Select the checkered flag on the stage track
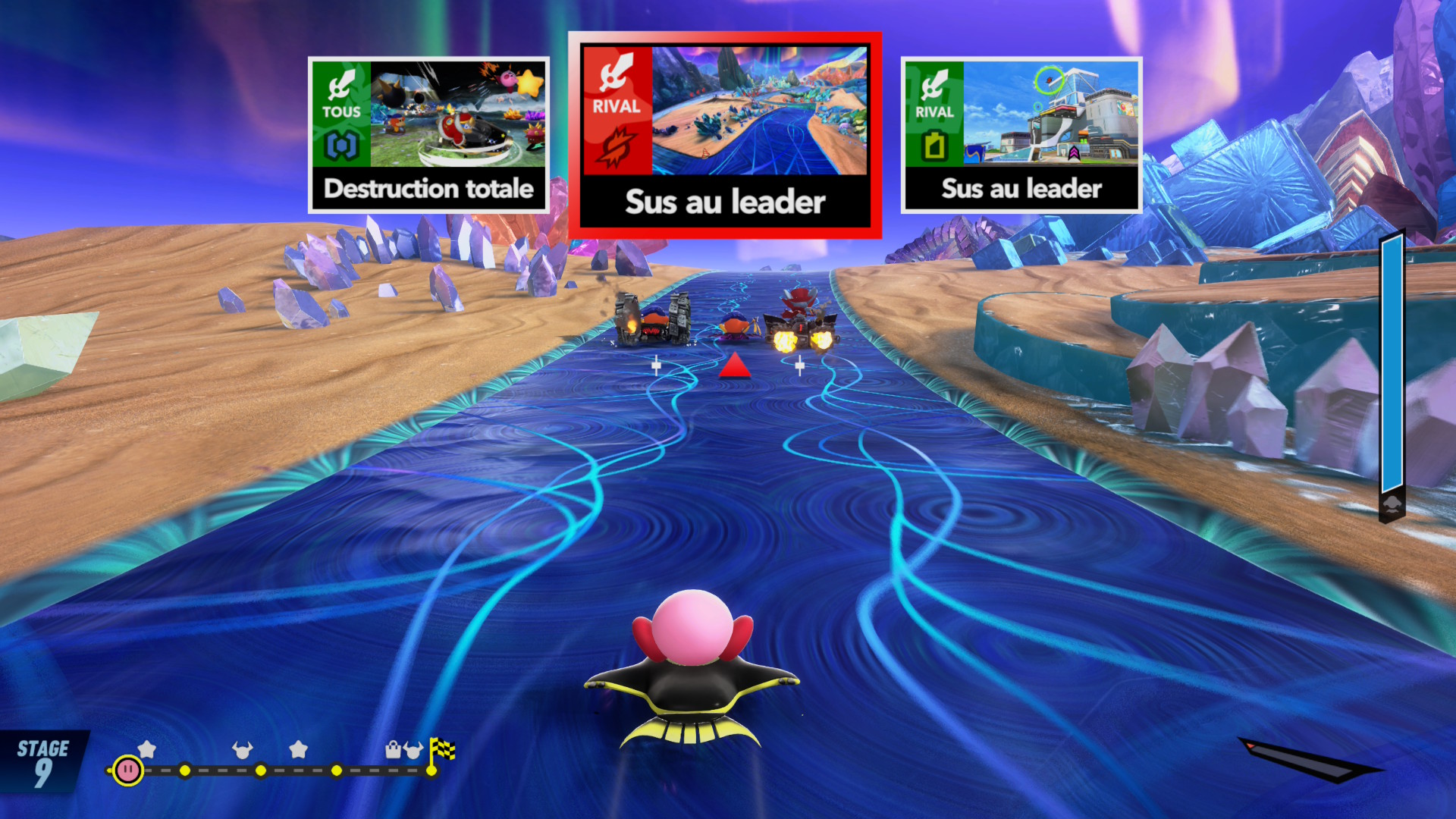 [x=442, y=750]
